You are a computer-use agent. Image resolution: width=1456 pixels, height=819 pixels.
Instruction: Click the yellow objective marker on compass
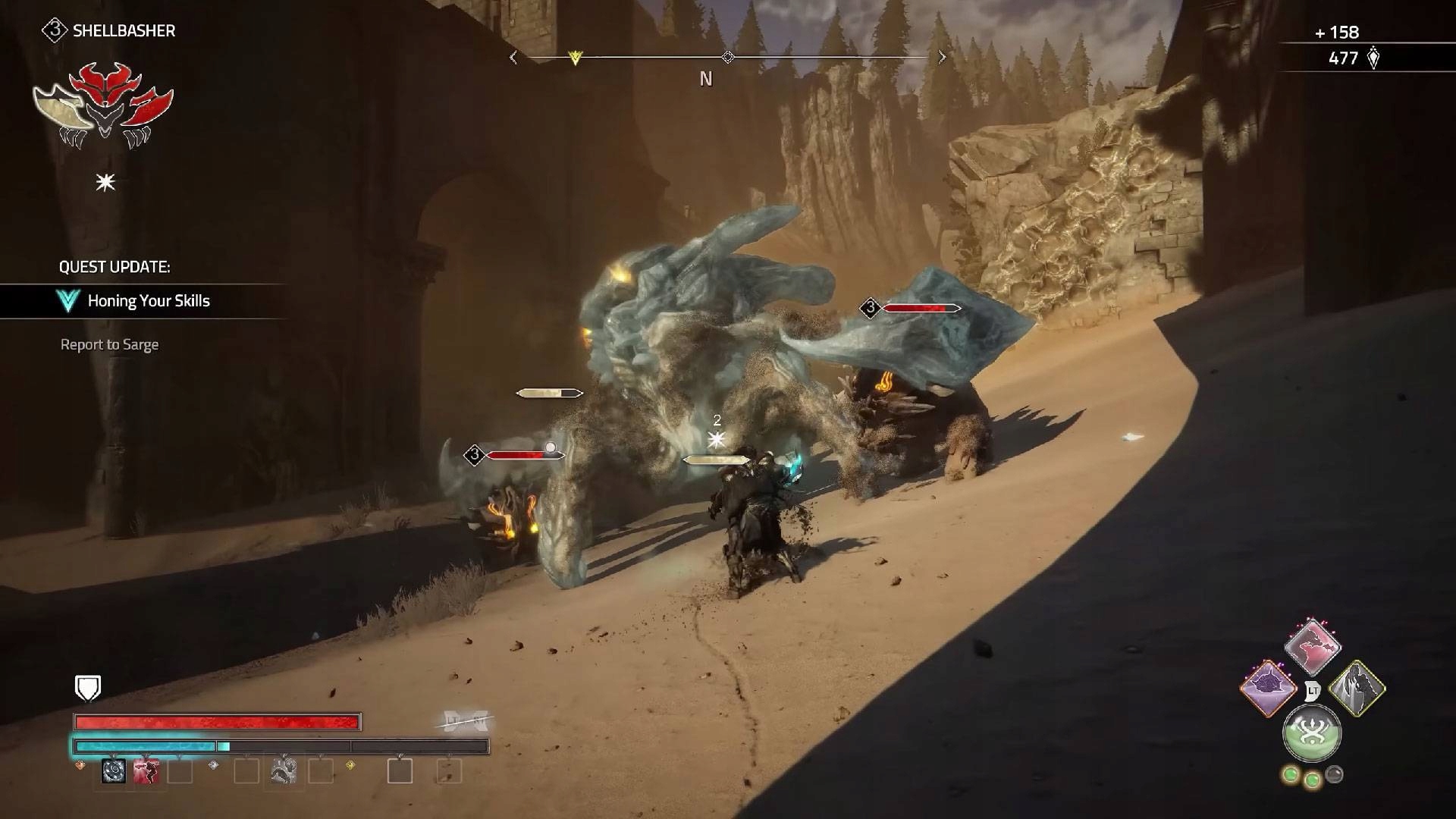click(x=575, y=58)
